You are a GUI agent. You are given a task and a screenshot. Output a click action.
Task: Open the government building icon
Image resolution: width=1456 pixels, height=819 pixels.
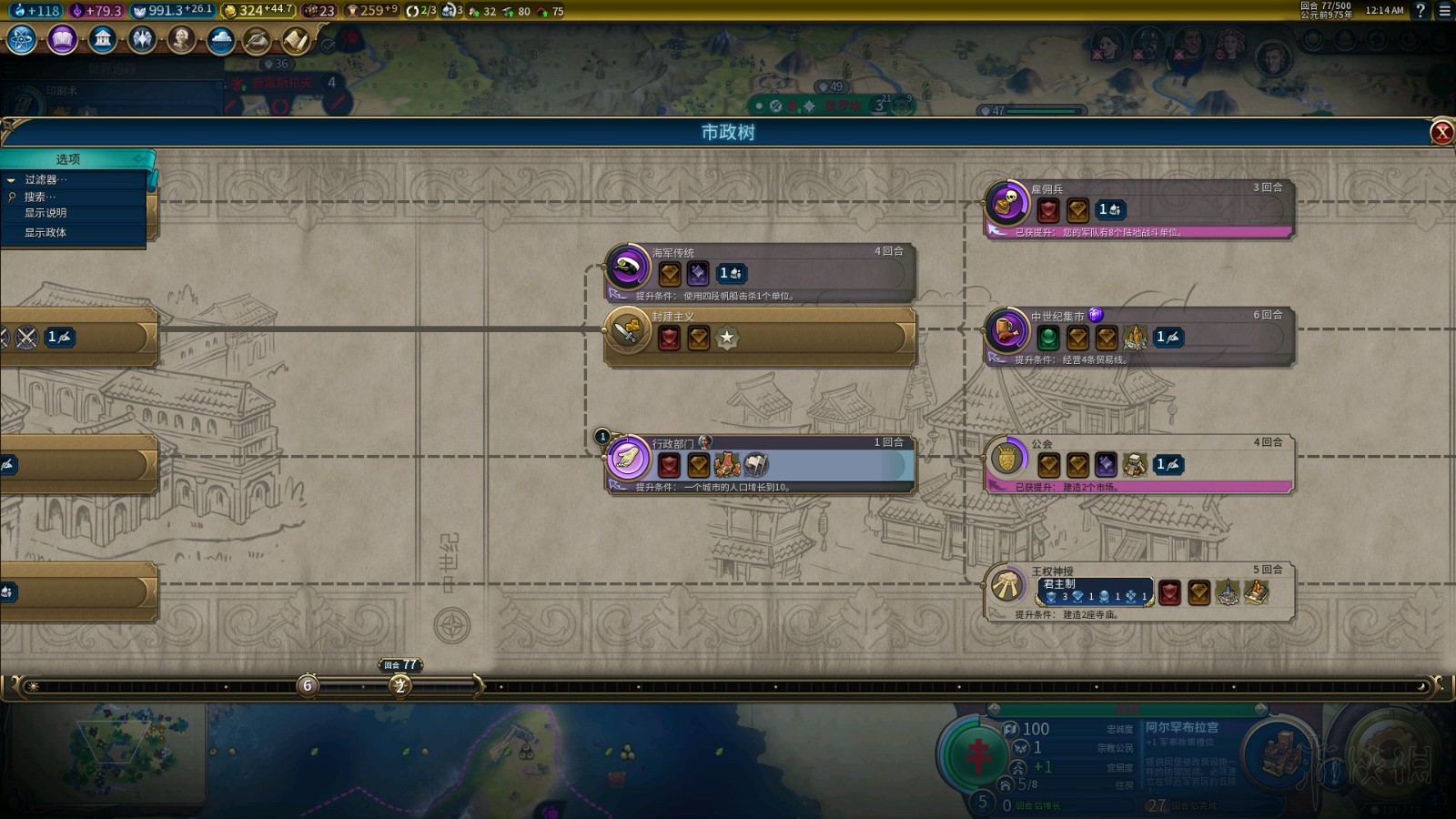click(102, 40)
